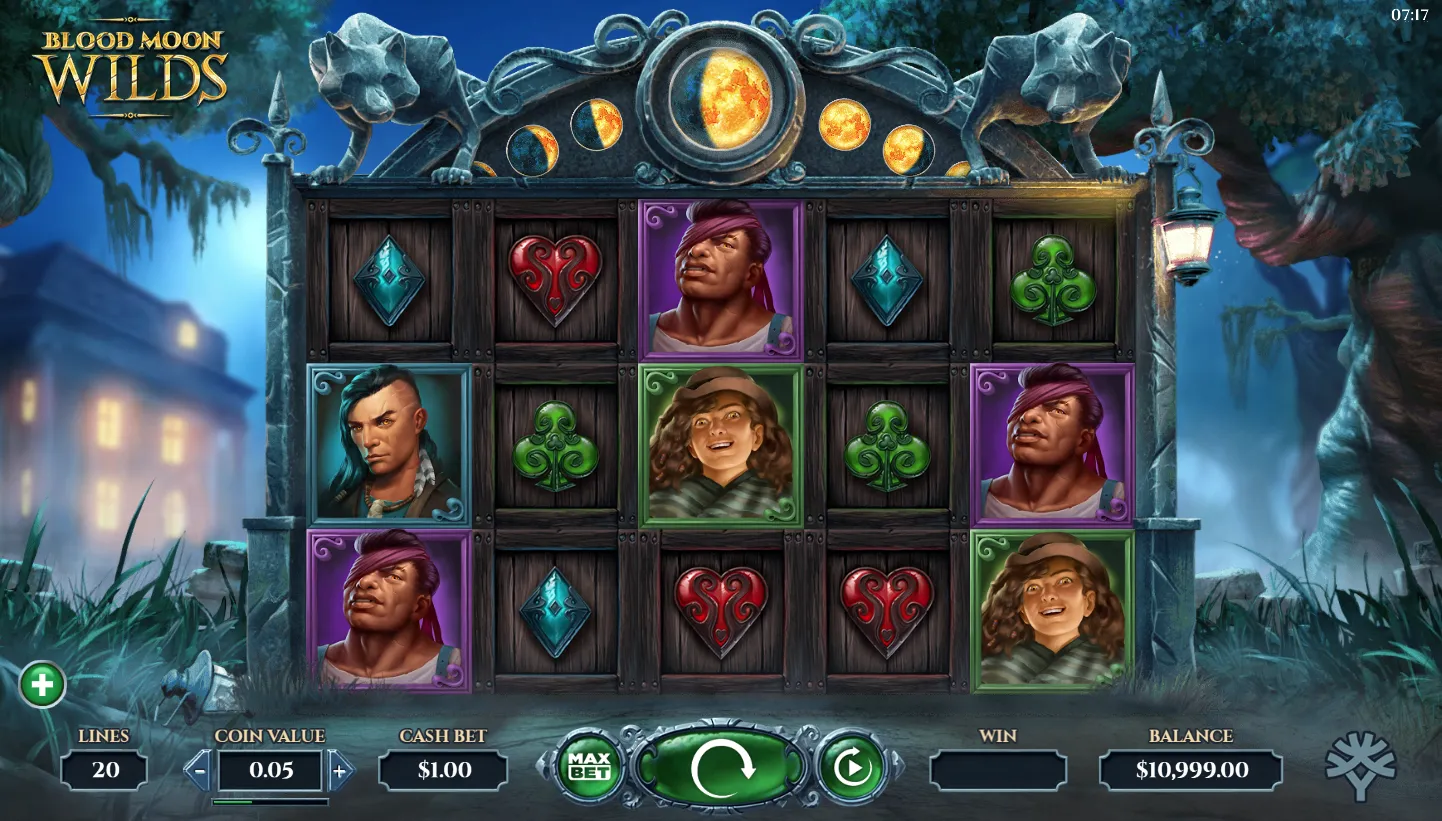Viewport: 1442px width, 821px height.
Task: Click the Max Bet button
Action: click(589, 767)
